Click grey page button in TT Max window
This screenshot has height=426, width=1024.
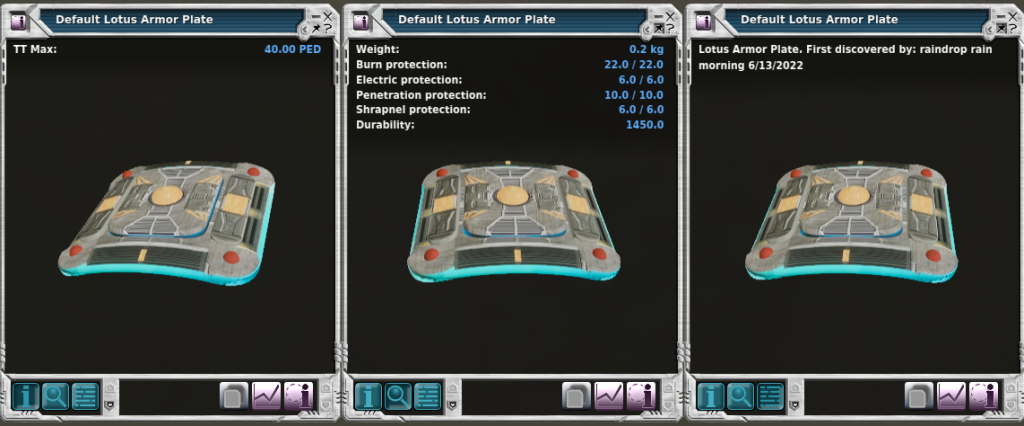234,396
